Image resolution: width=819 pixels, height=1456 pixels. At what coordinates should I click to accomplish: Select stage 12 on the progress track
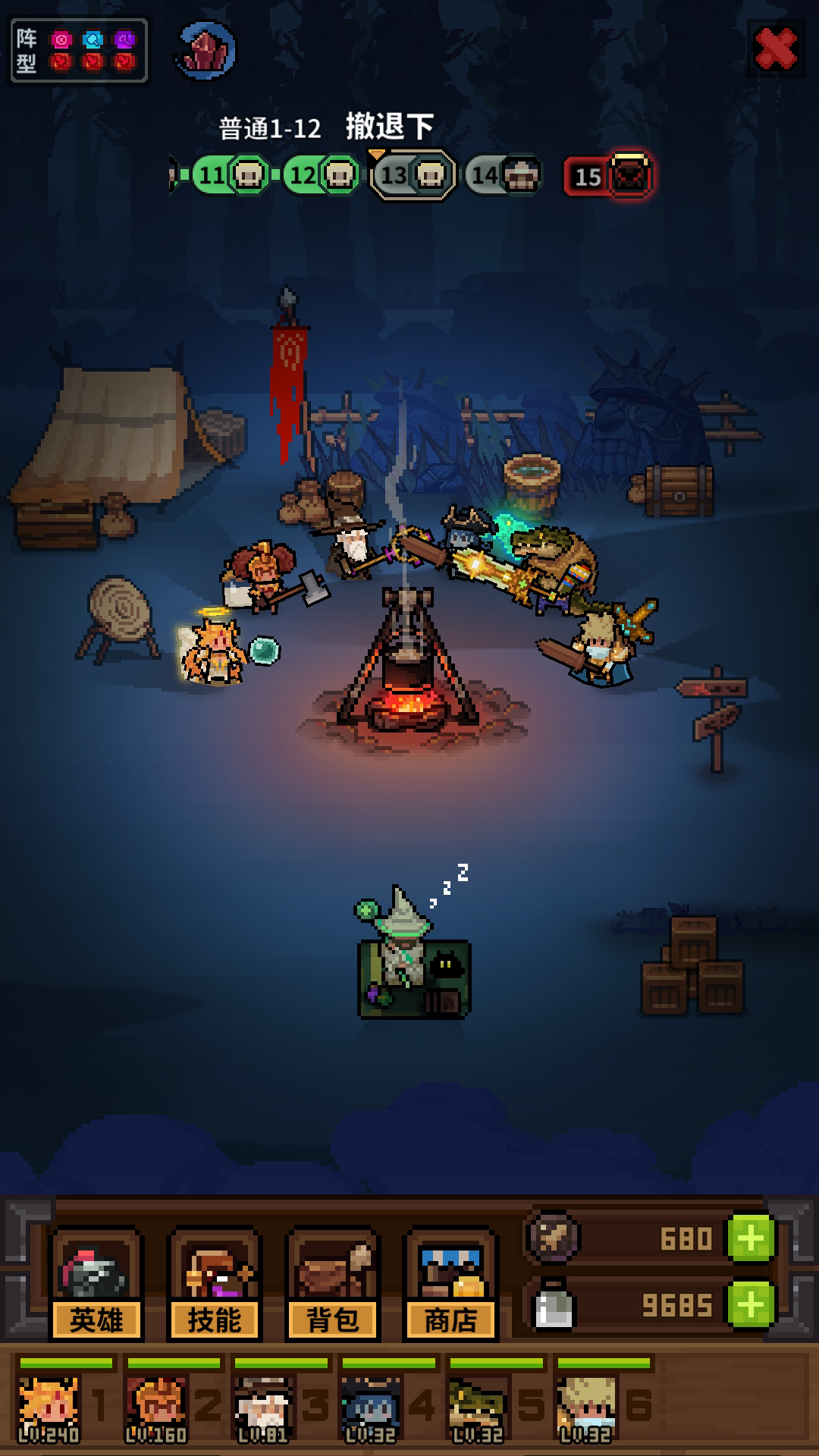pyautogui.click(x=321, y=175)
